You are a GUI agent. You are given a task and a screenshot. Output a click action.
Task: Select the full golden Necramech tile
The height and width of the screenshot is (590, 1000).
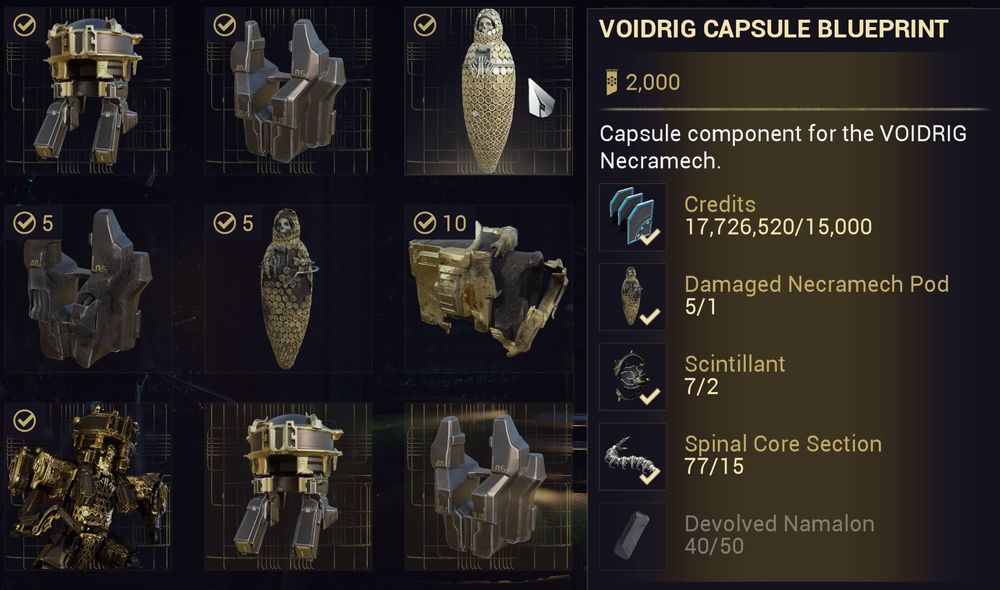click(x=87, y=487)
